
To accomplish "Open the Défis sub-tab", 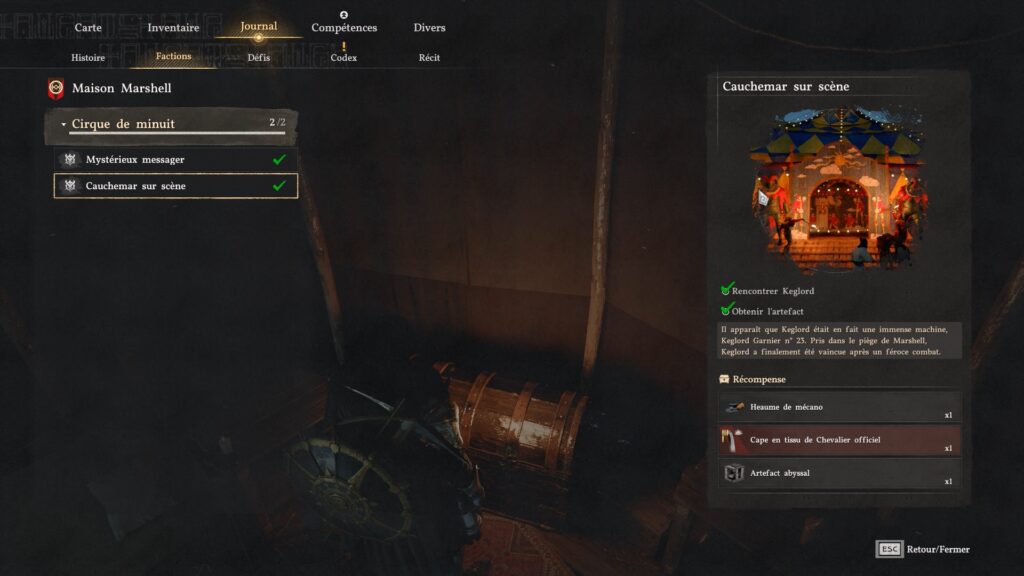I will tap(258, 58).
